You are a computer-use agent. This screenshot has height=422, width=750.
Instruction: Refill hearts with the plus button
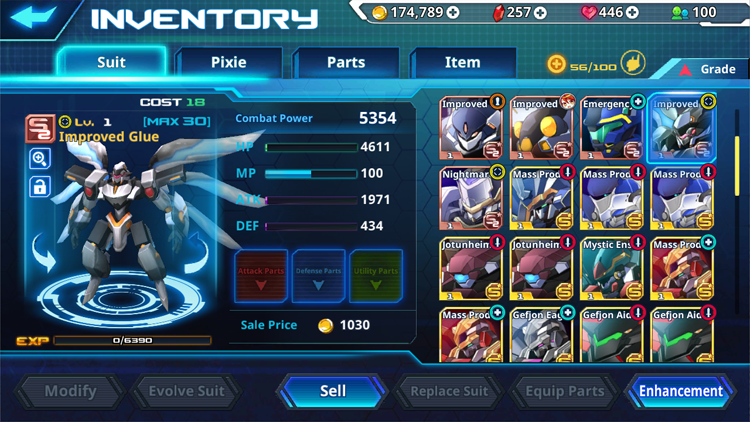pos(632,13)
